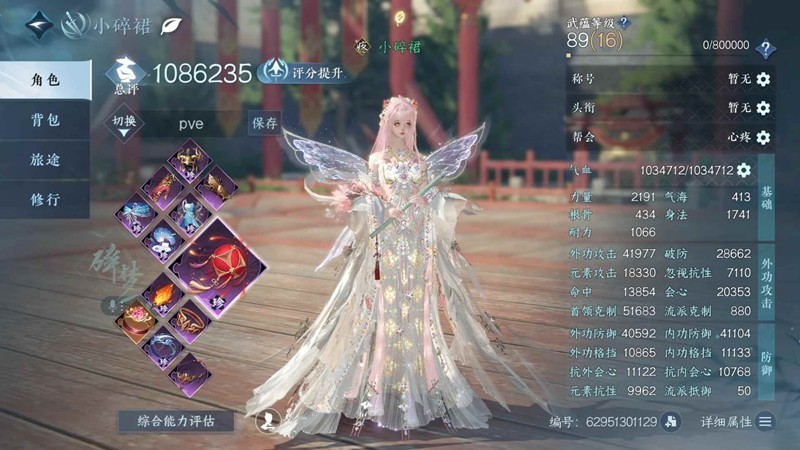
Task: Go to the 旅途 journey tab
Action: click(45, 159)
